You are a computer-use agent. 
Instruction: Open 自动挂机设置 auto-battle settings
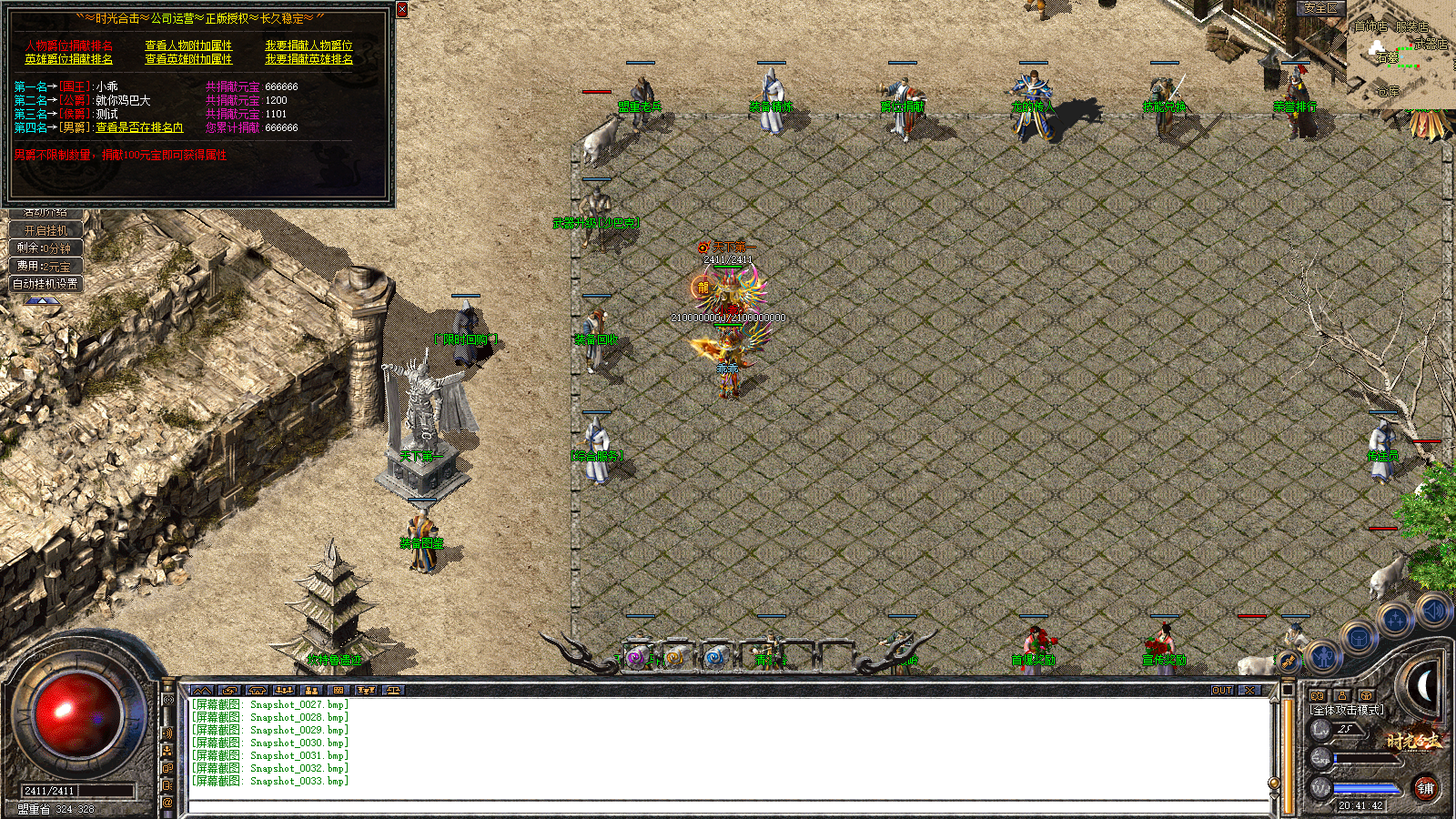point(45,284)
